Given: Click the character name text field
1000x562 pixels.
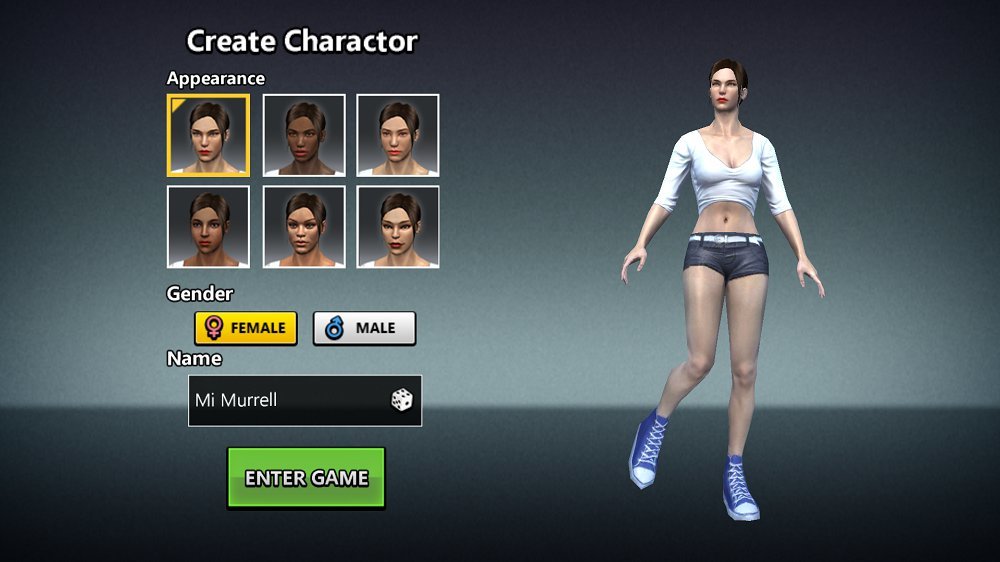Looking at the screenshot, I should [285, 401].
